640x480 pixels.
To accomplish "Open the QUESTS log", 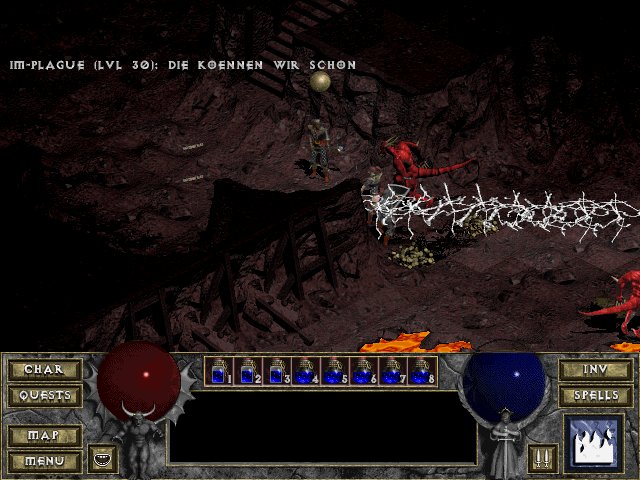I will [44, 396].
